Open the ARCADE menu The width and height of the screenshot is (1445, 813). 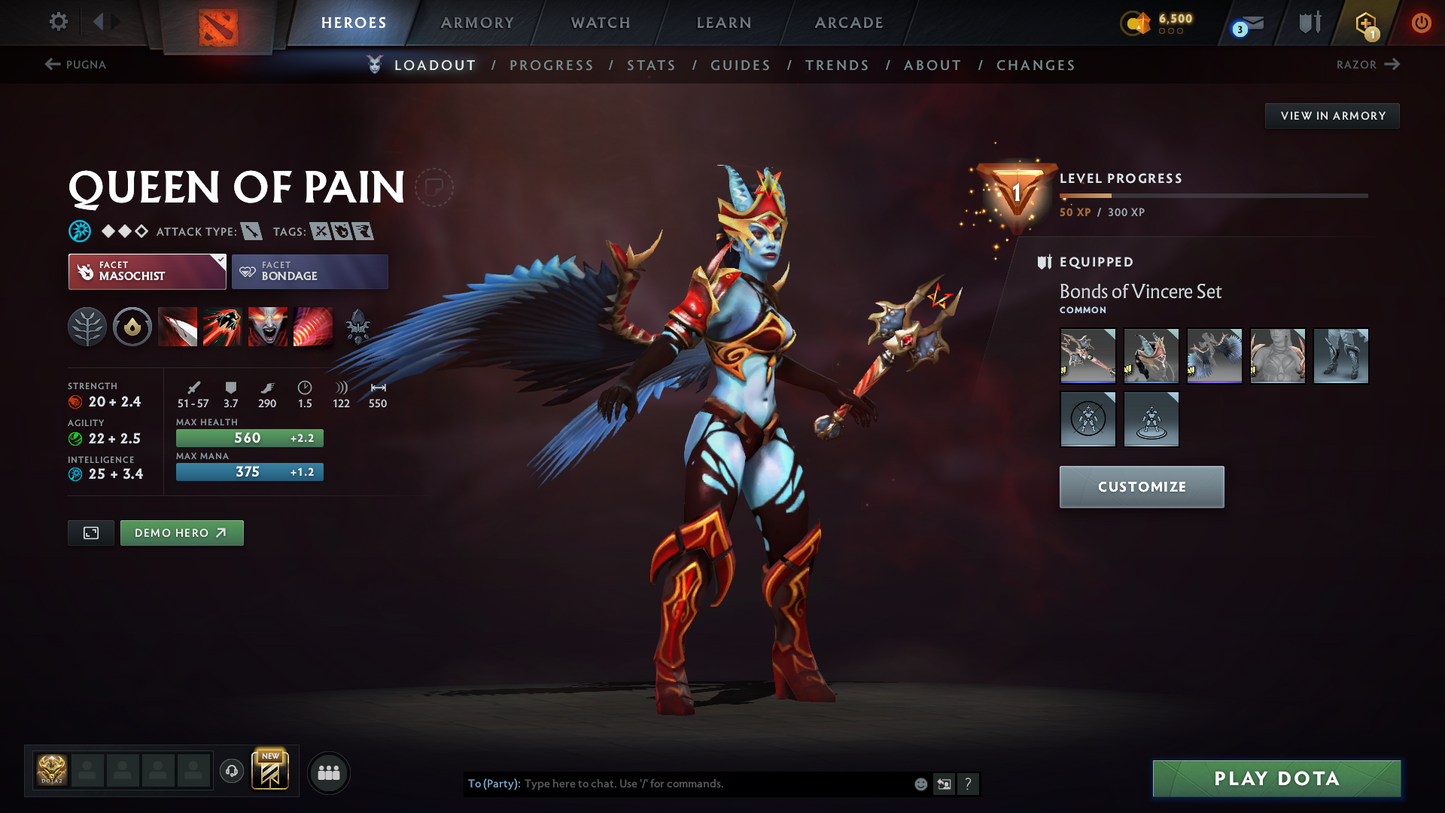point(849,22)
